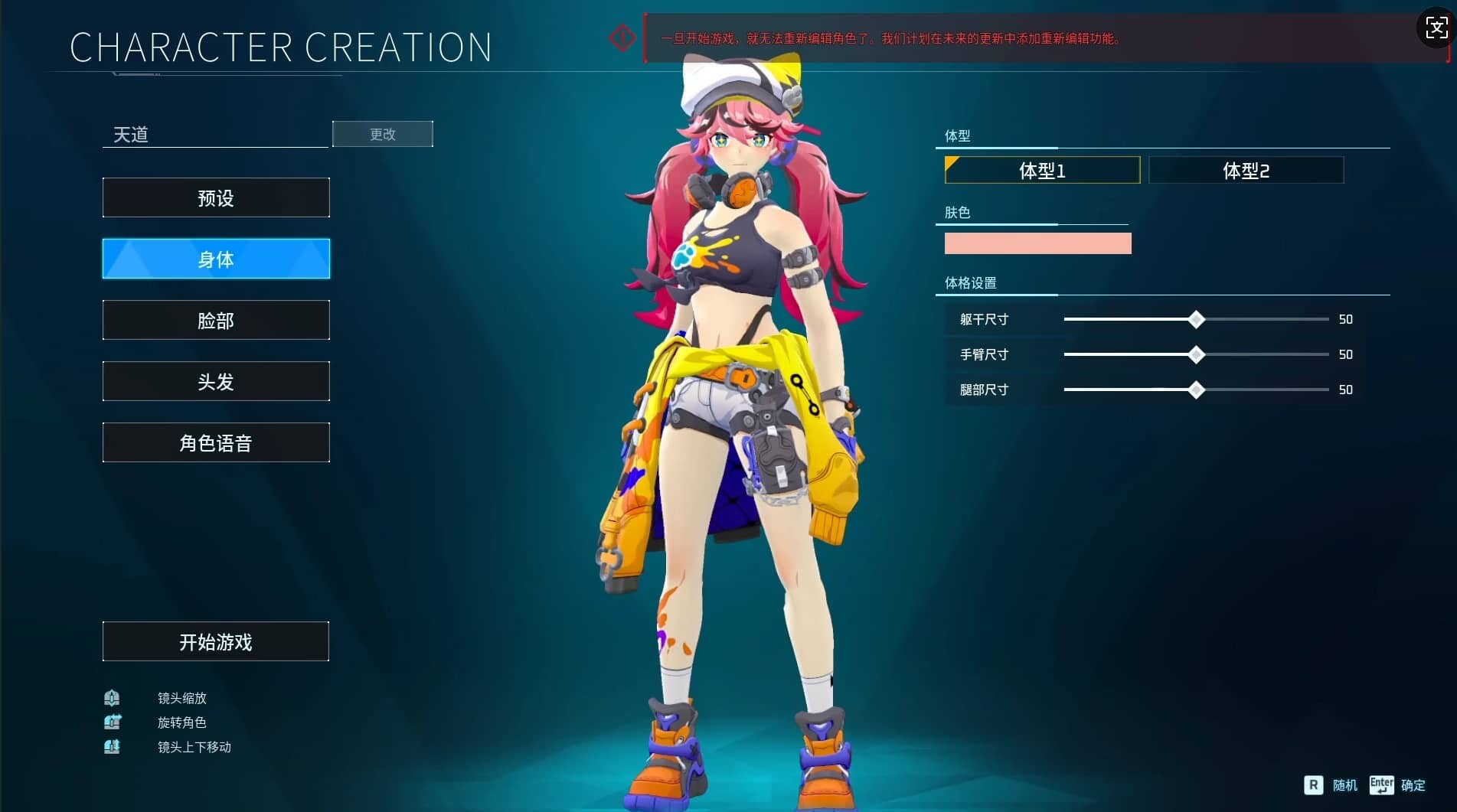This screenshot has height=812, width=1457.
Task: Open the 预设 presets menu
Action: [216, 198]
